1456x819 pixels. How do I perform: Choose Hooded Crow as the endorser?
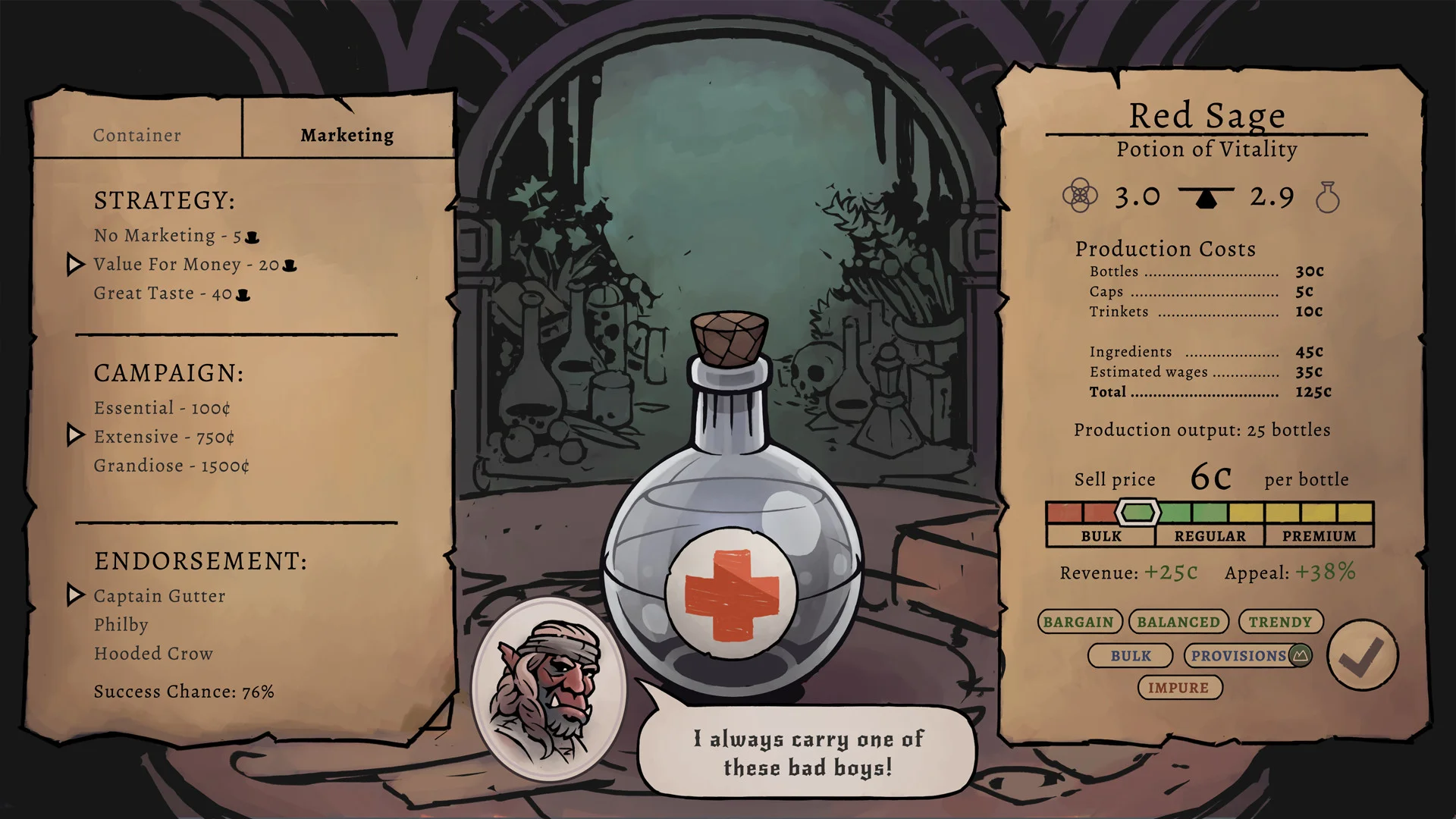tap(152, 653)
